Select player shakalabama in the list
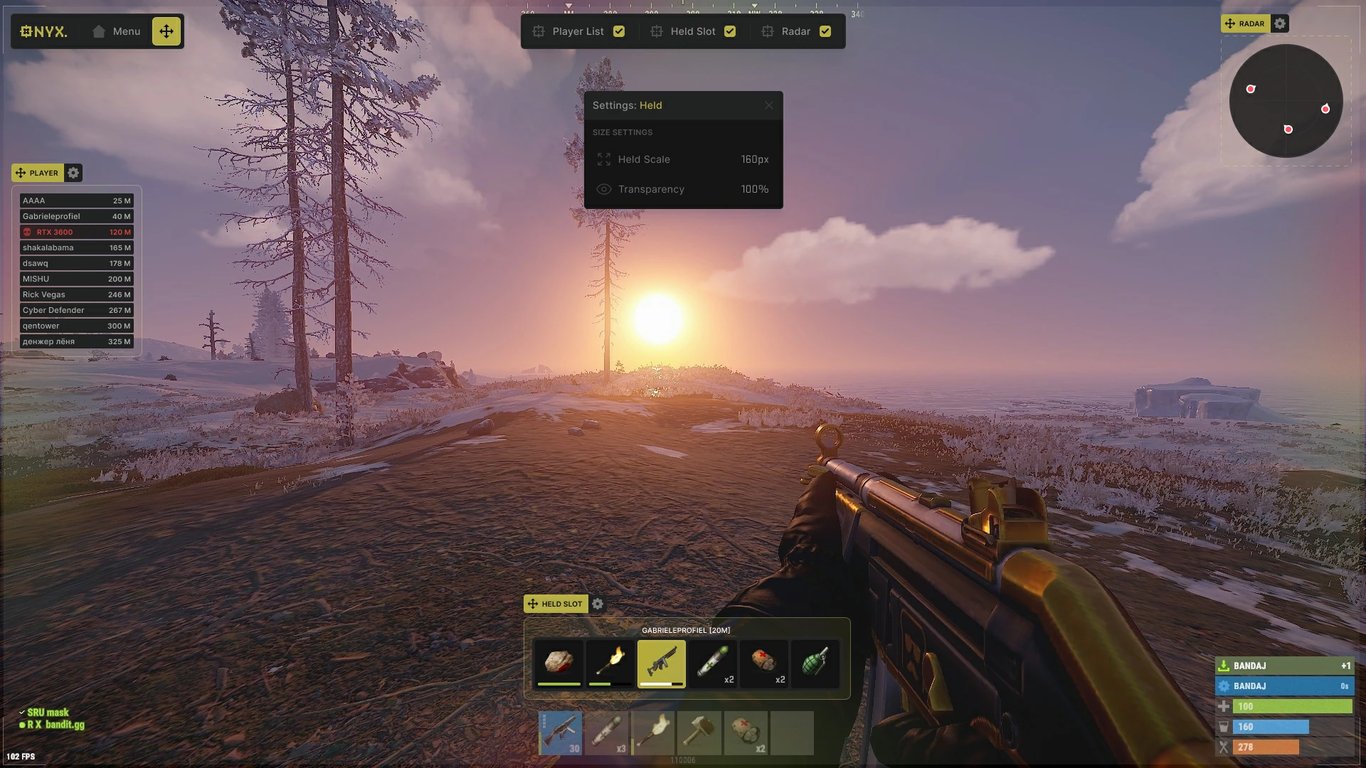This screenshot has height=768, width=1366. pyautogui.click(x=76, y=247)
